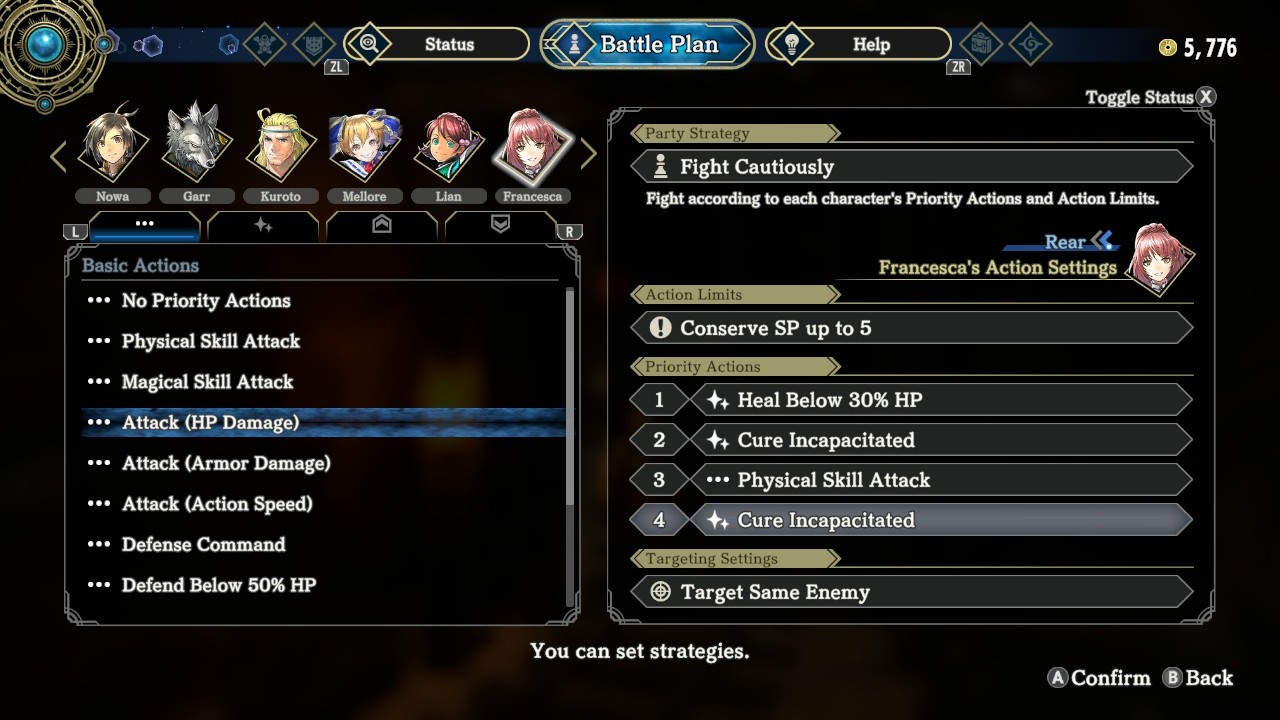
Task: Open the Status tab
Action: click(448, 44)
